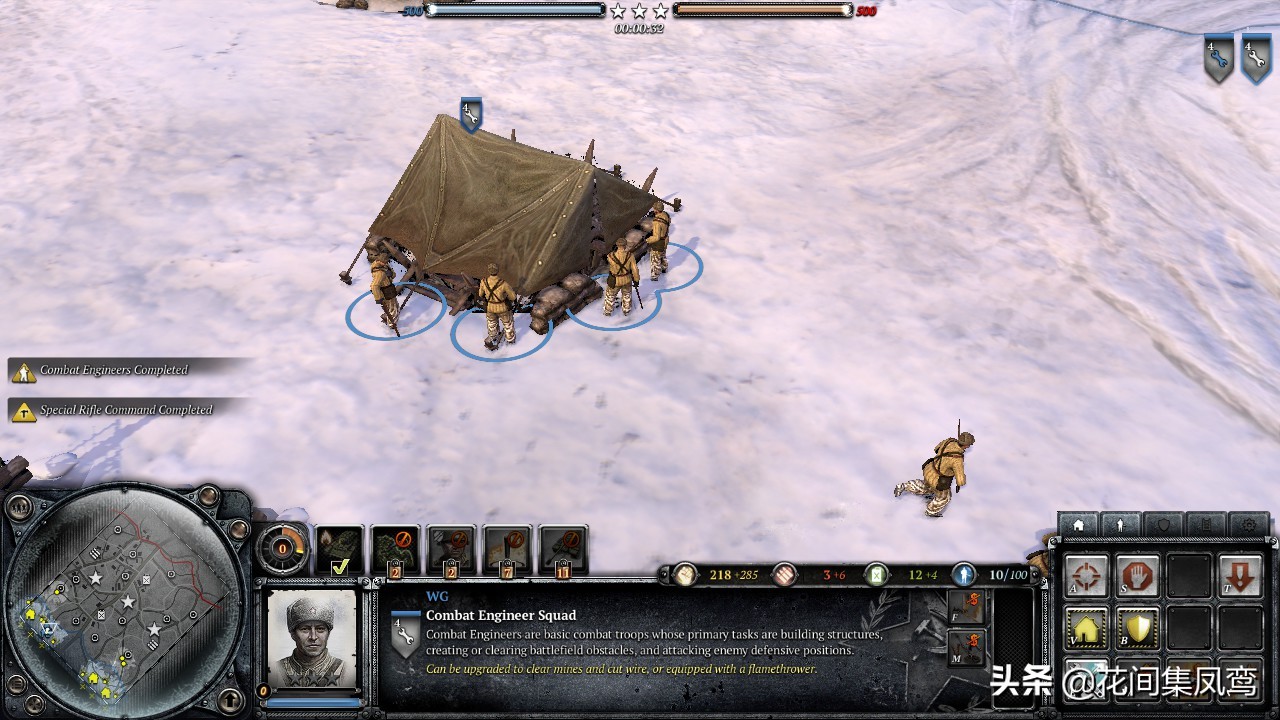The image size is (1280, 720).
Task: Select the Minesweeper upgrade icon
Action: click(x=966, y=647)
